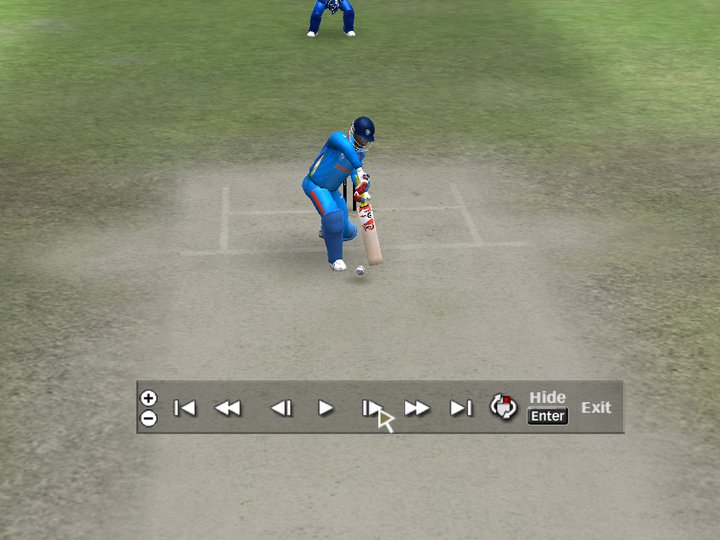Play the replay
The width and height of the screenshot is (720, 540).
[x=326, y=408]
